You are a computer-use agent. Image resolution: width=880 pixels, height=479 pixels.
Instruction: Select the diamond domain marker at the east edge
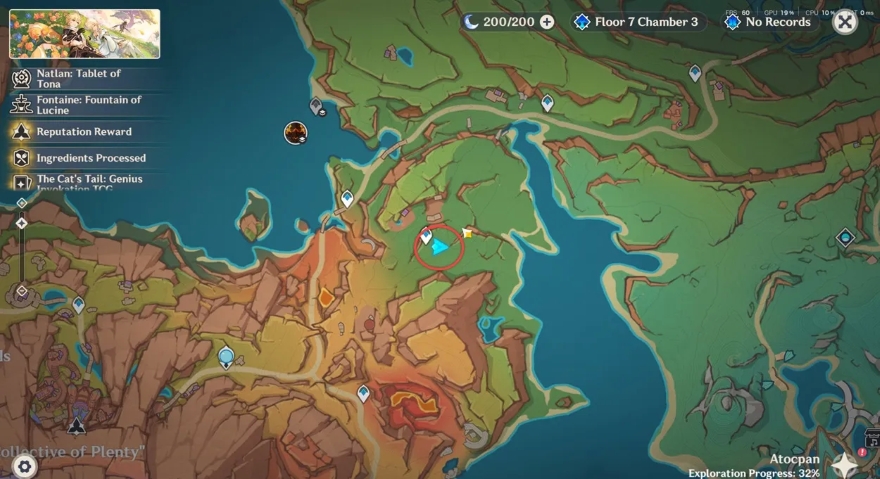pyautogui.click(x=846, y=237)
